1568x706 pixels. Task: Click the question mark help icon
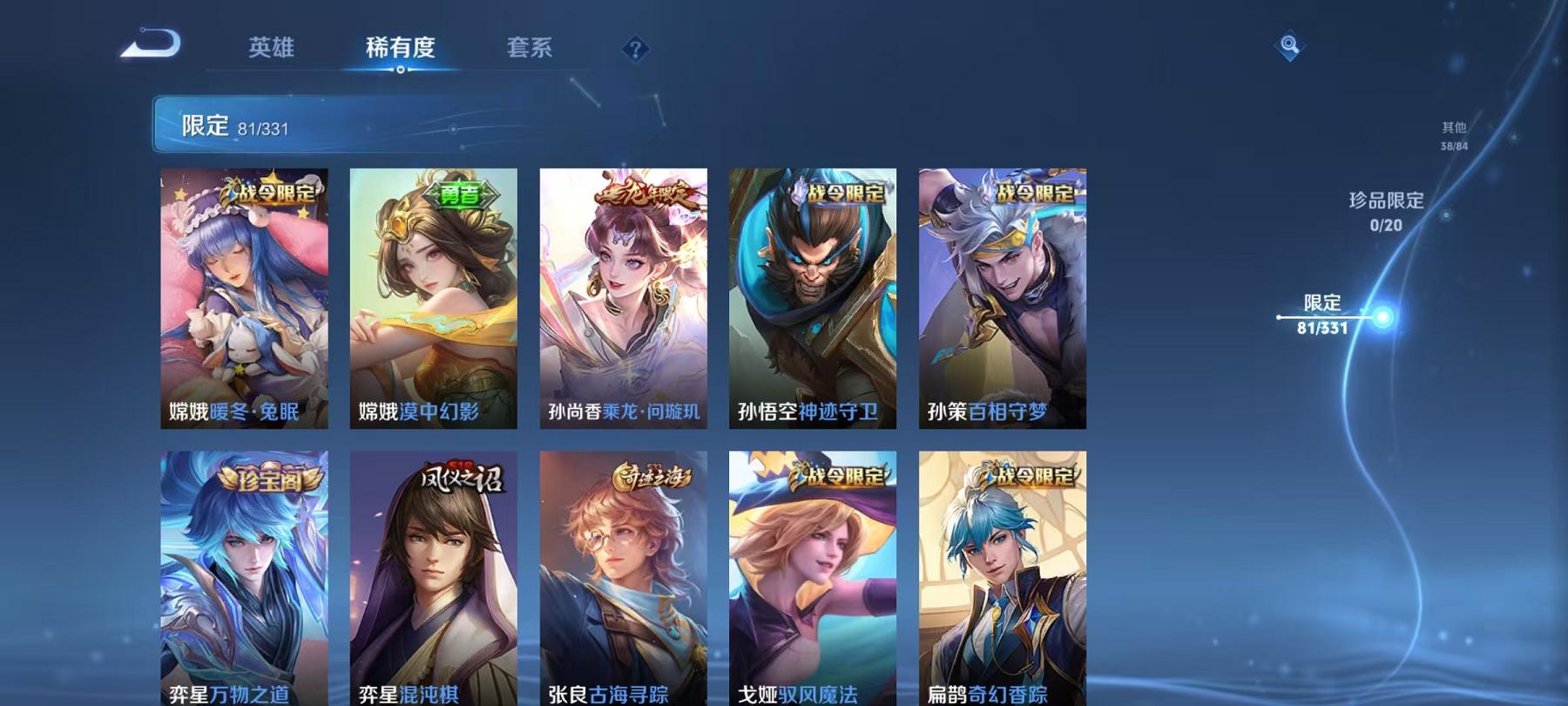(x=635, y=50)
